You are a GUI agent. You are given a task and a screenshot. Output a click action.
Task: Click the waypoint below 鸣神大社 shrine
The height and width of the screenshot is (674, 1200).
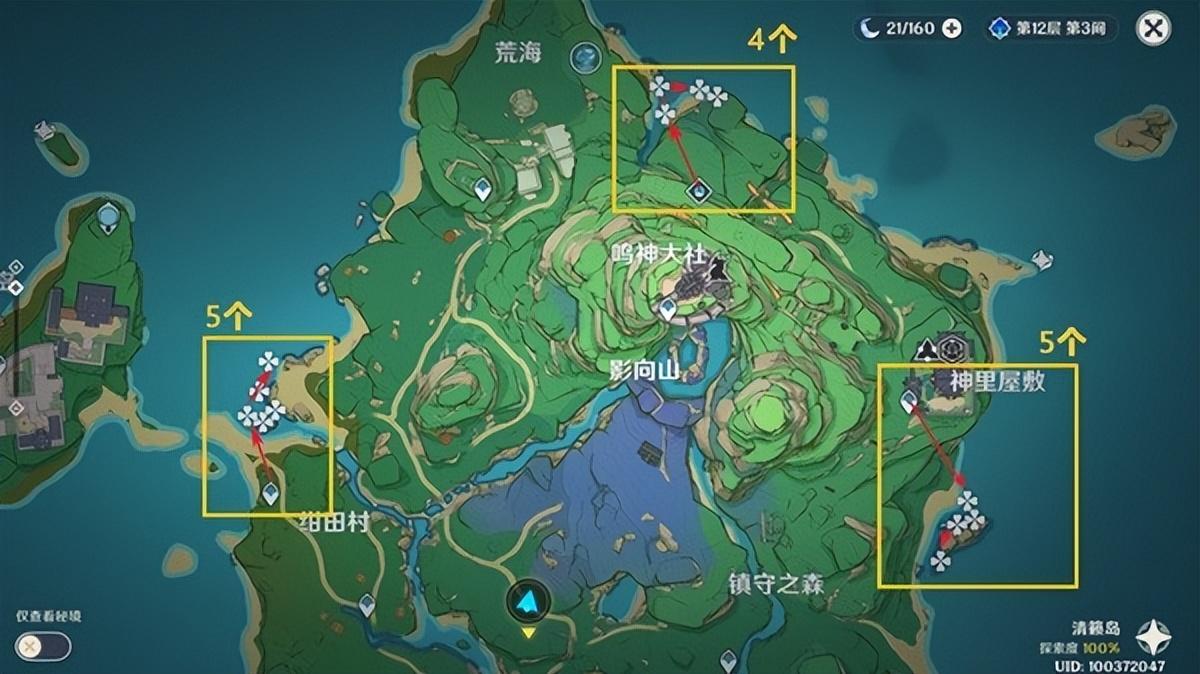pyautogui.click(x=669, y=311)
